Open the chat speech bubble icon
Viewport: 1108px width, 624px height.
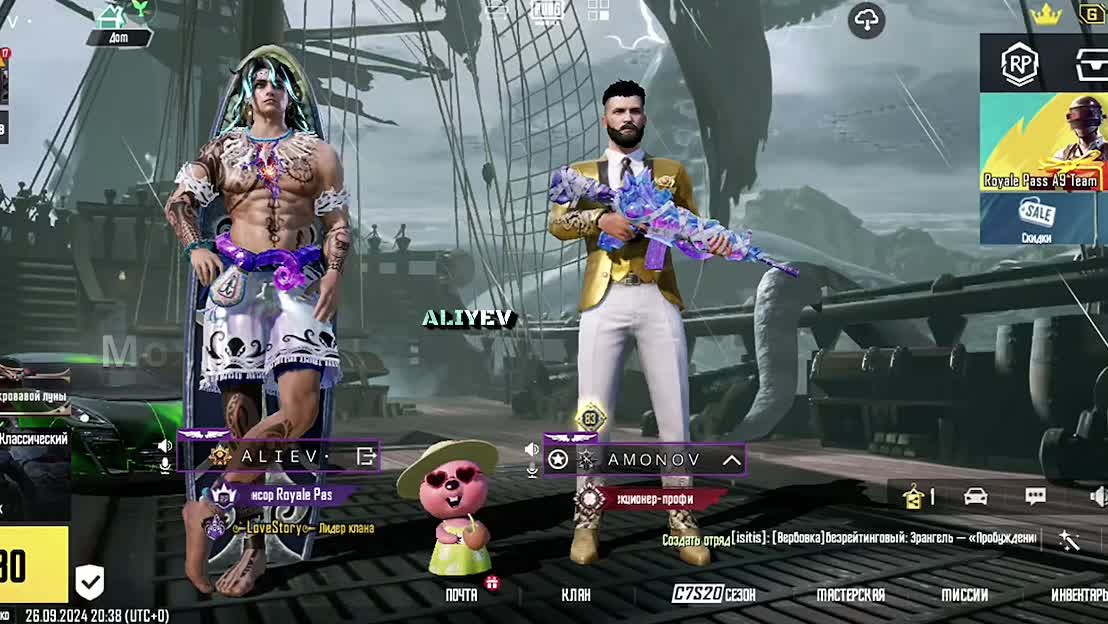pos(1035,496)
